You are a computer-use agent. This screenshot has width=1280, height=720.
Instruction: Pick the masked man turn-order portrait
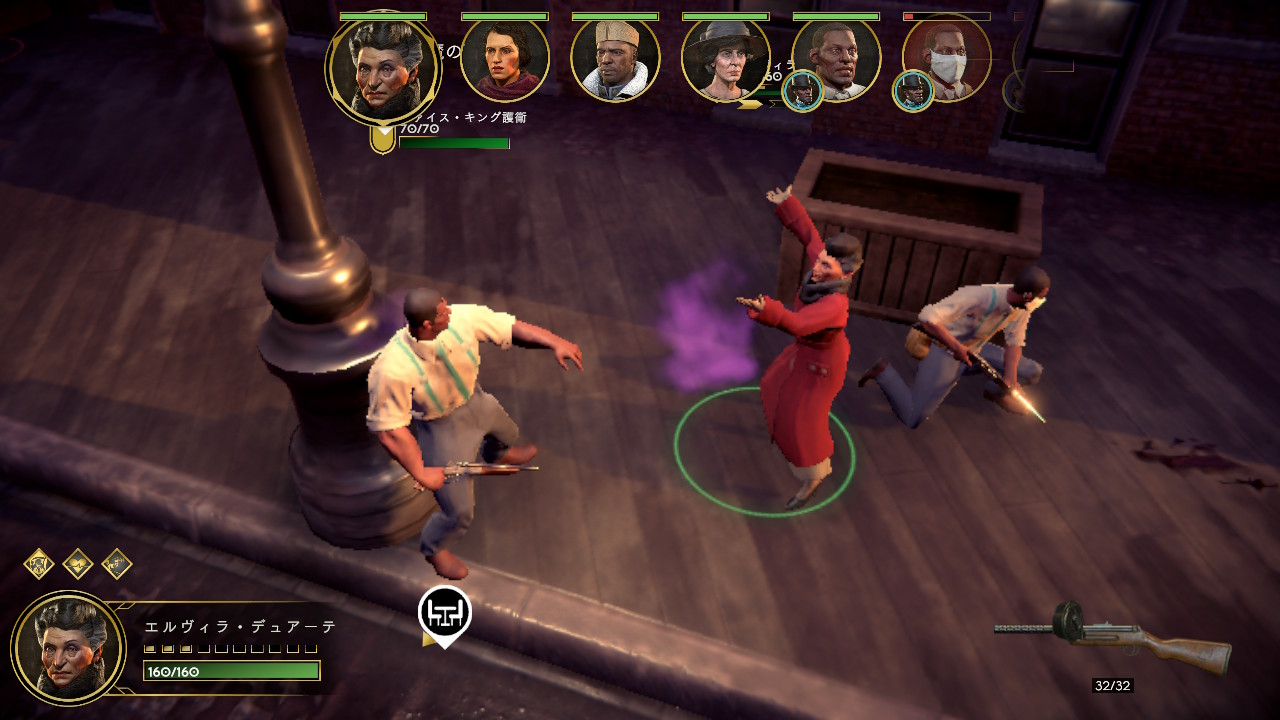[x=947, y=59]
